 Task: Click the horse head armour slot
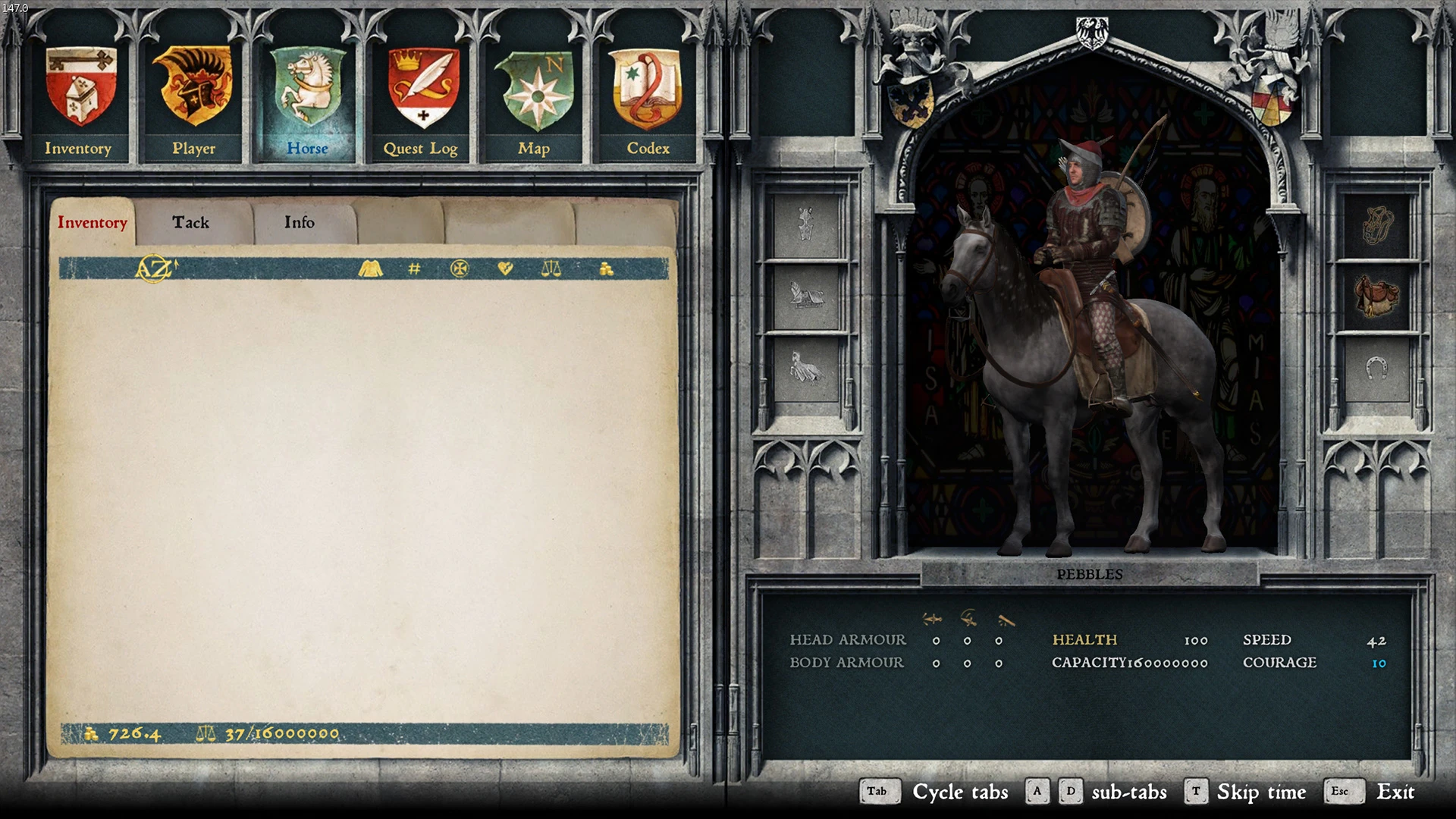click(x=806, y=225)
